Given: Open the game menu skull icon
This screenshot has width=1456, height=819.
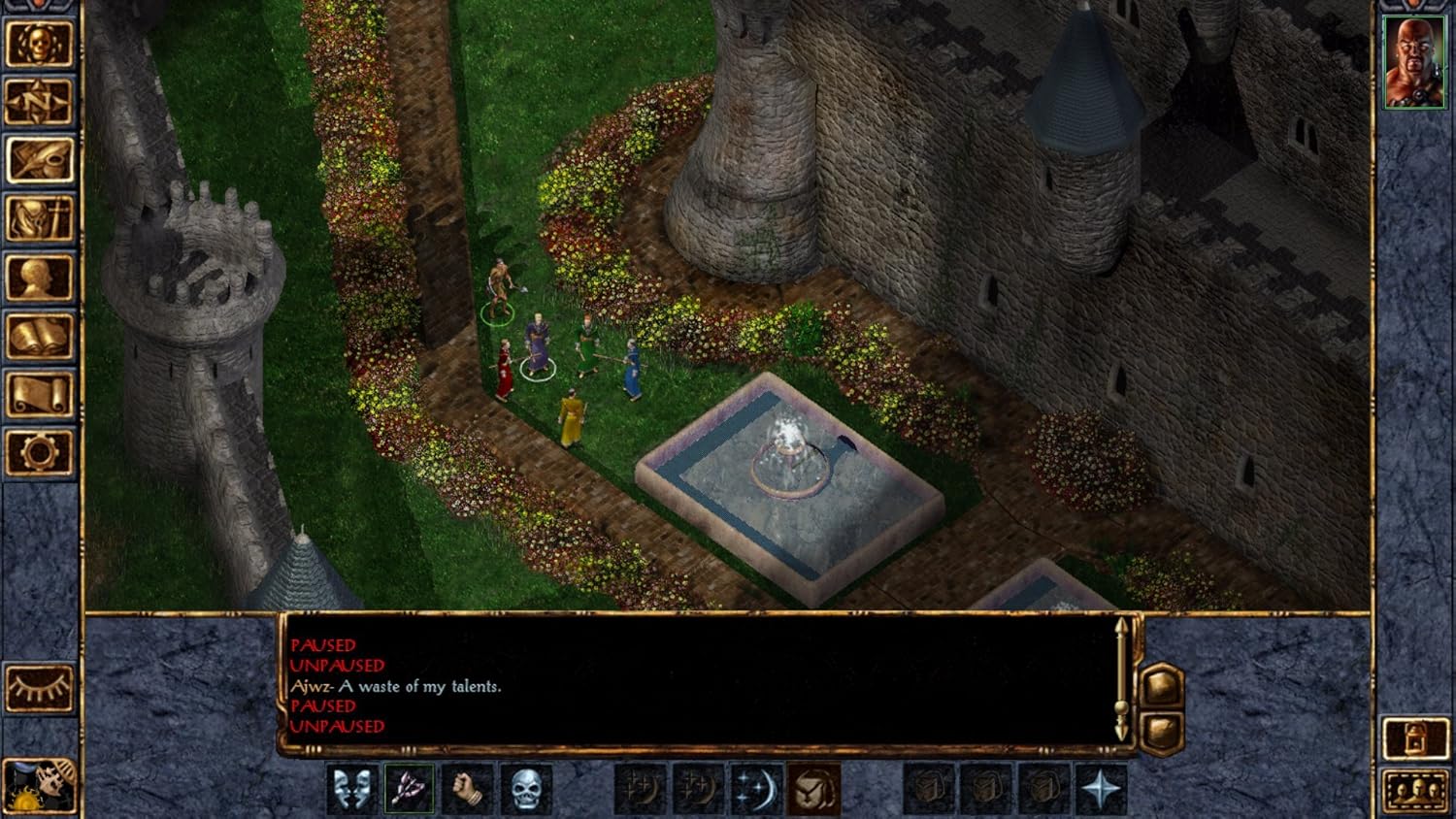Looking at the screenshot, I should 39,42.
